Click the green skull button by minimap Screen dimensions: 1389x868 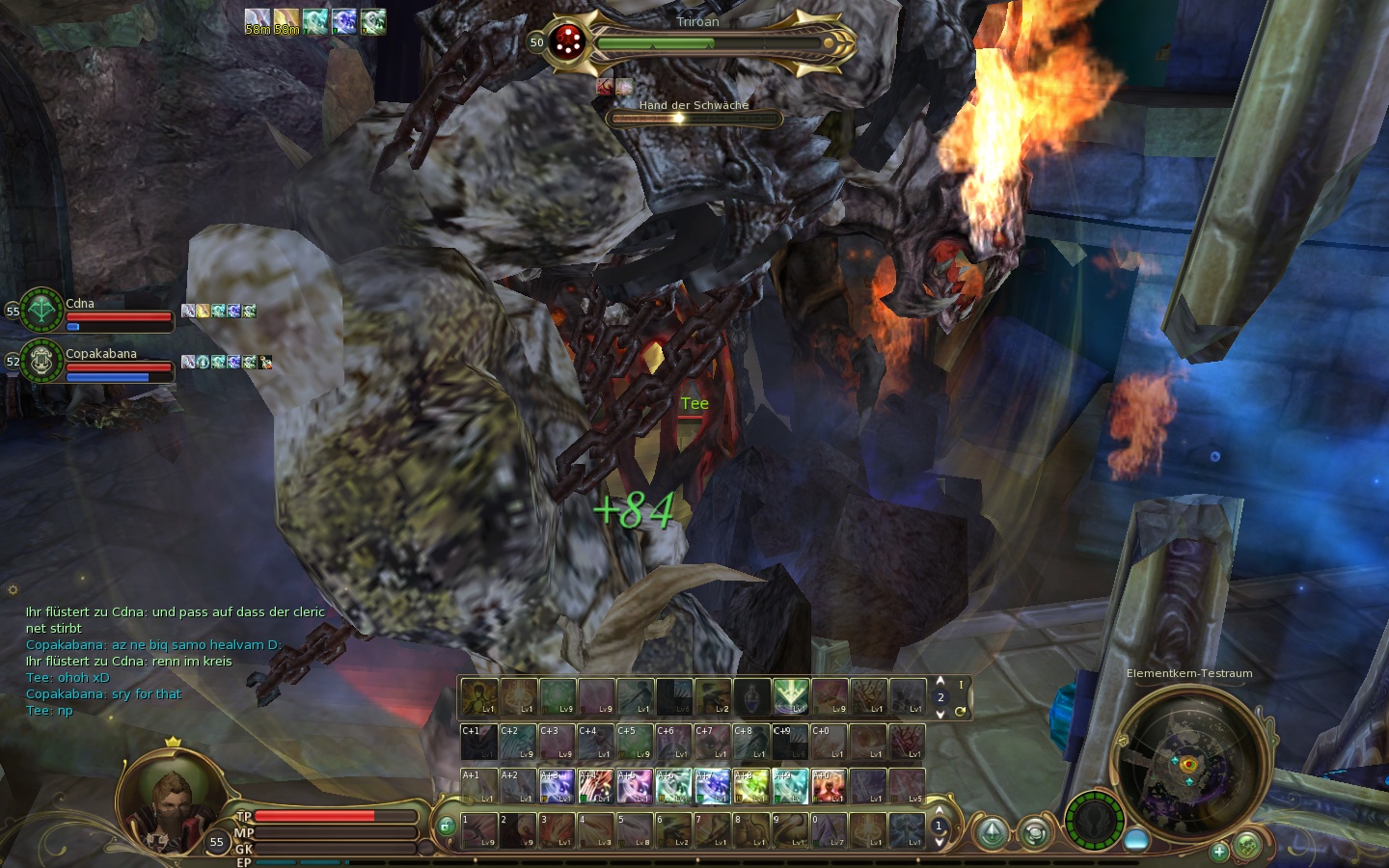1247,846
